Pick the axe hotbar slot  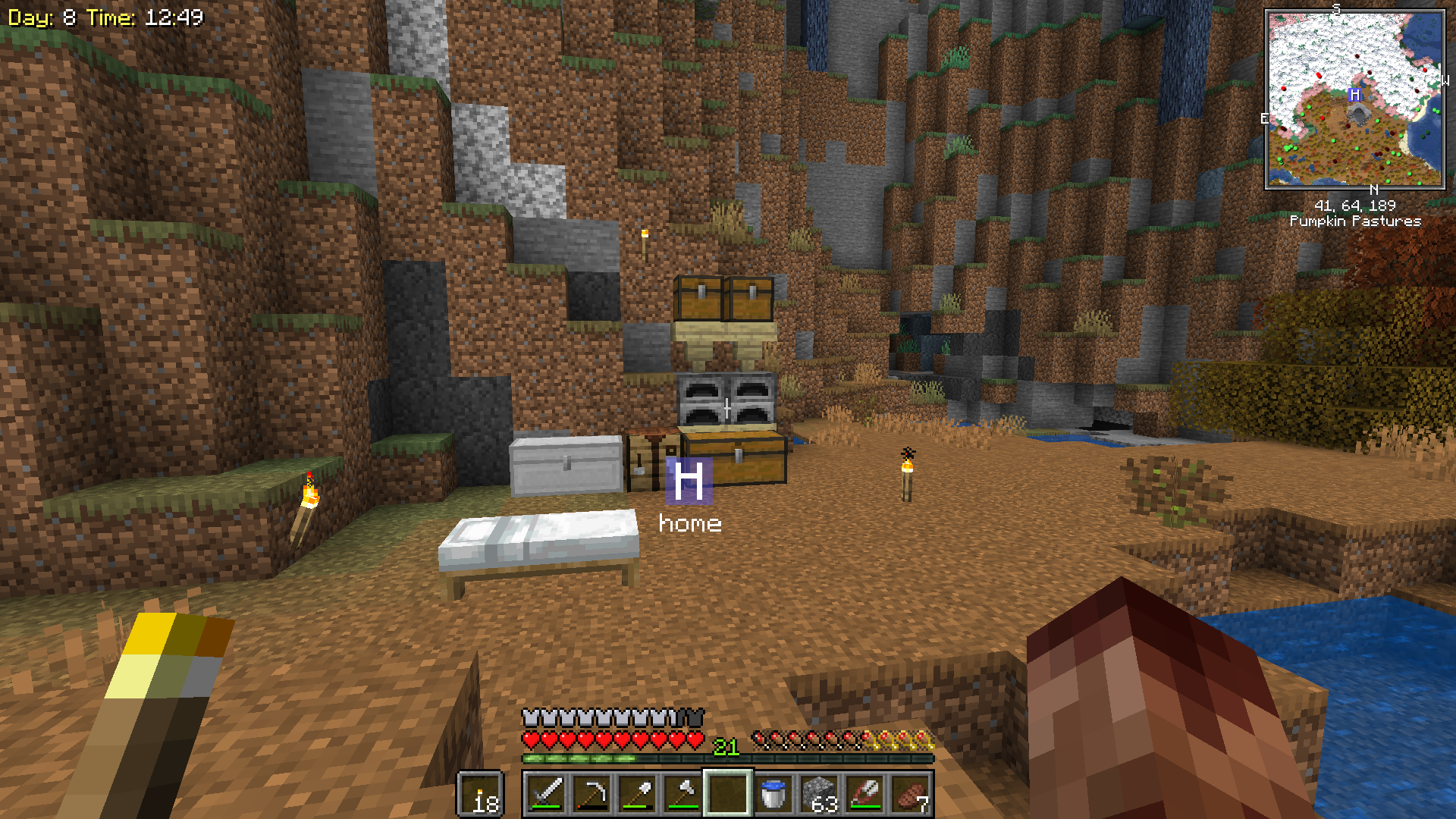click(x=682, y=794)
